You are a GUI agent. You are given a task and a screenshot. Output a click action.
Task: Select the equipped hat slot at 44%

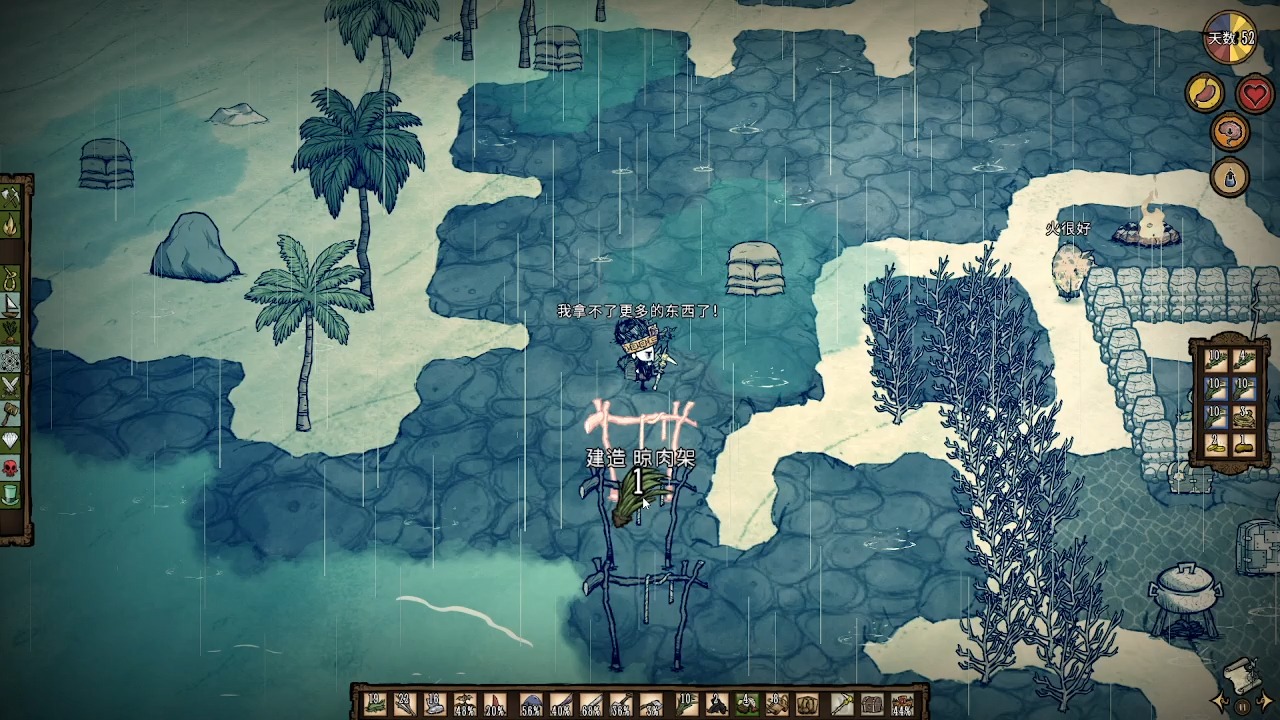(x=902, y=704)
